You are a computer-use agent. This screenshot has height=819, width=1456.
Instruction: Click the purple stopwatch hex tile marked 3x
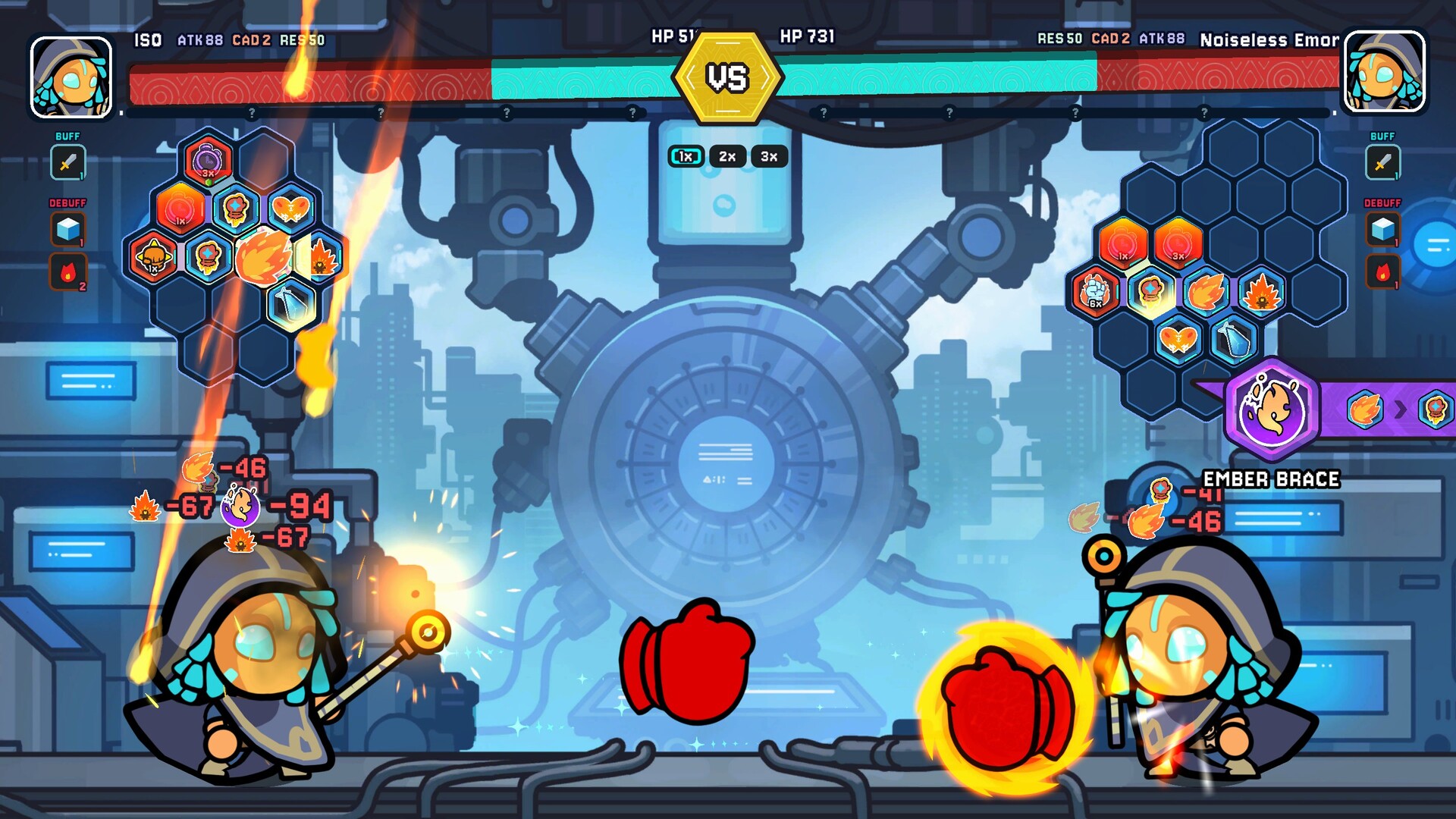point(207,161)
